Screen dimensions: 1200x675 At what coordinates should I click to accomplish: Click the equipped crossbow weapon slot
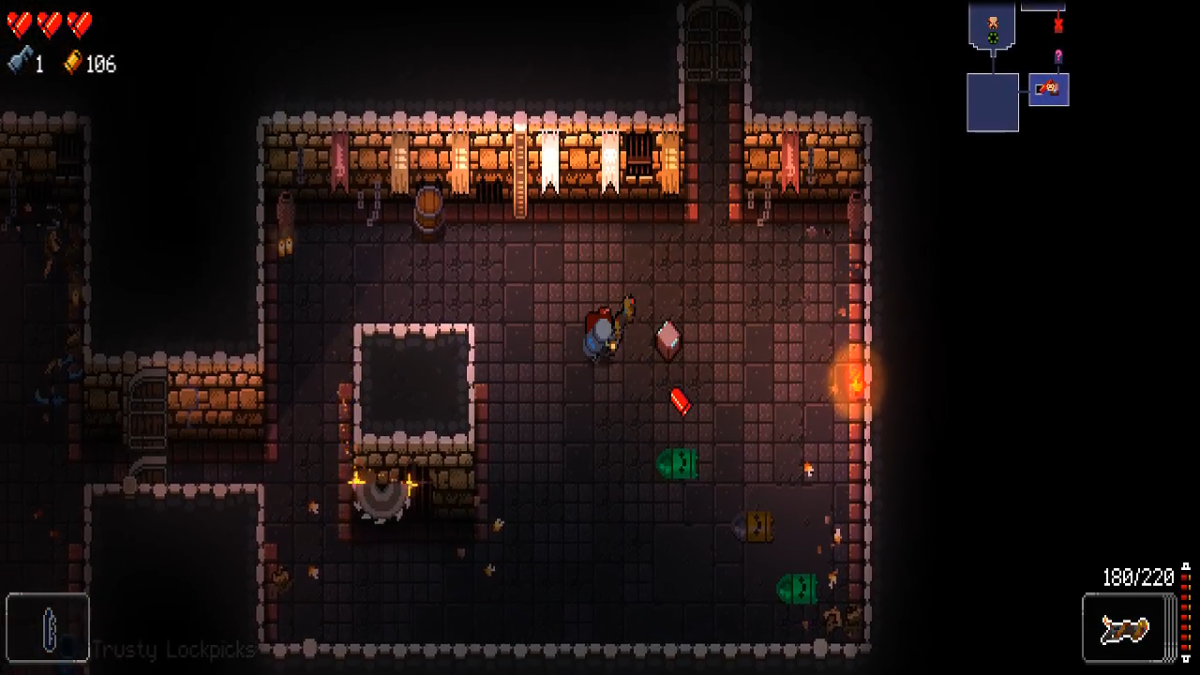click(1126, 628)
